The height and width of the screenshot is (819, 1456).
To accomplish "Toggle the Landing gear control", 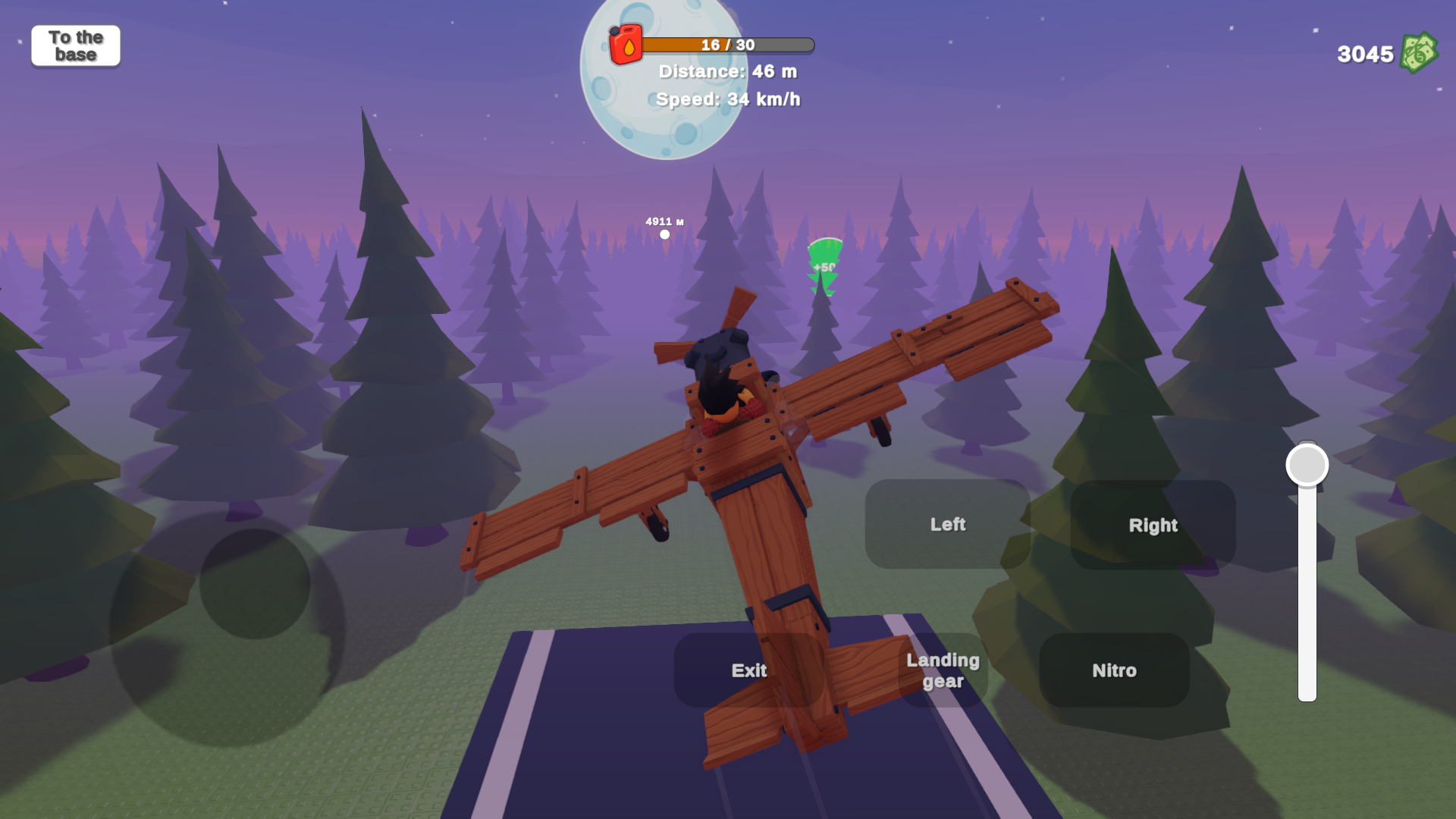I will (943, 670).
